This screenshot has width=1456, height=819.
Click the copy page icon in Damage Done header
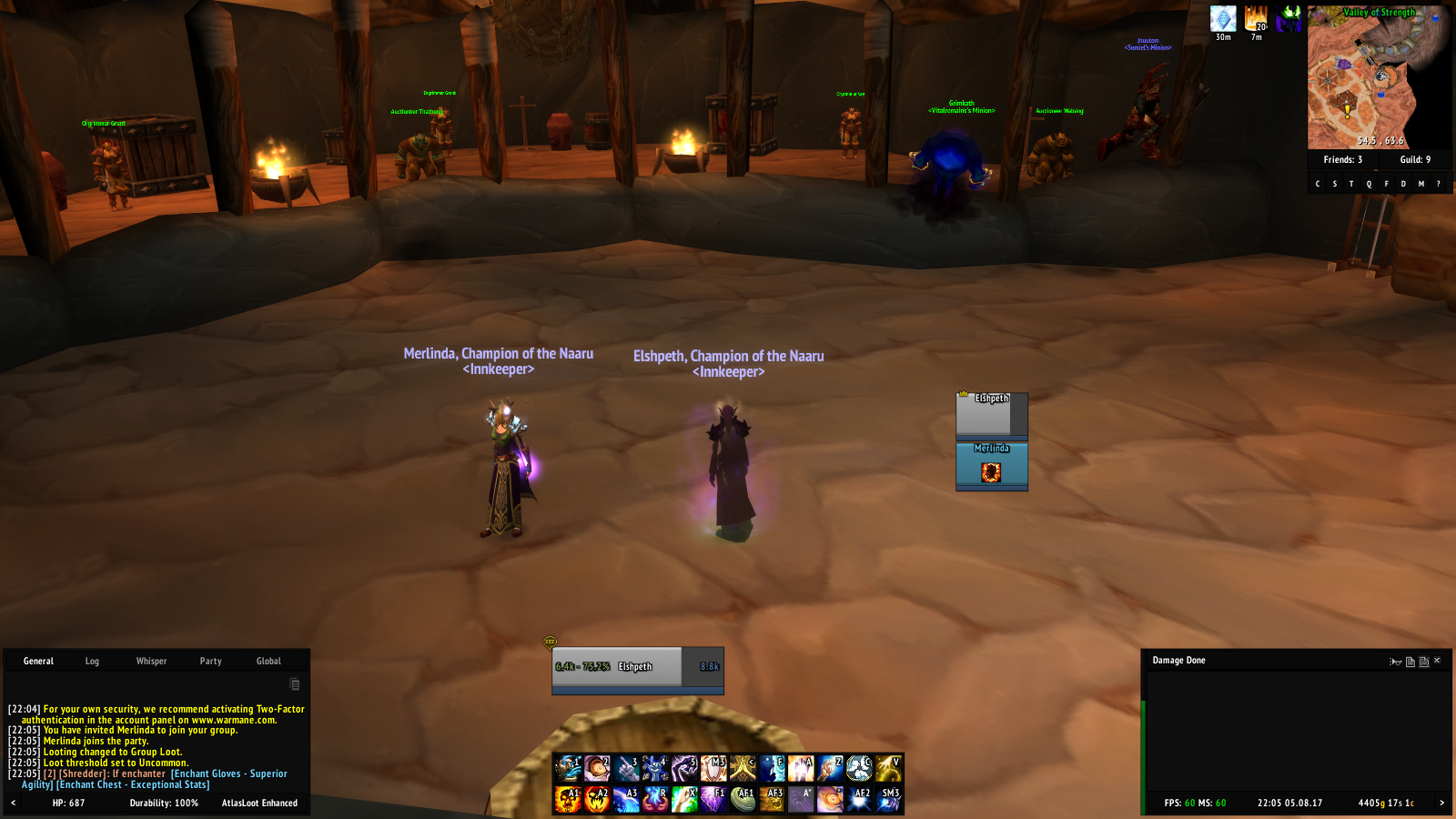click(x=1410, y=662)
